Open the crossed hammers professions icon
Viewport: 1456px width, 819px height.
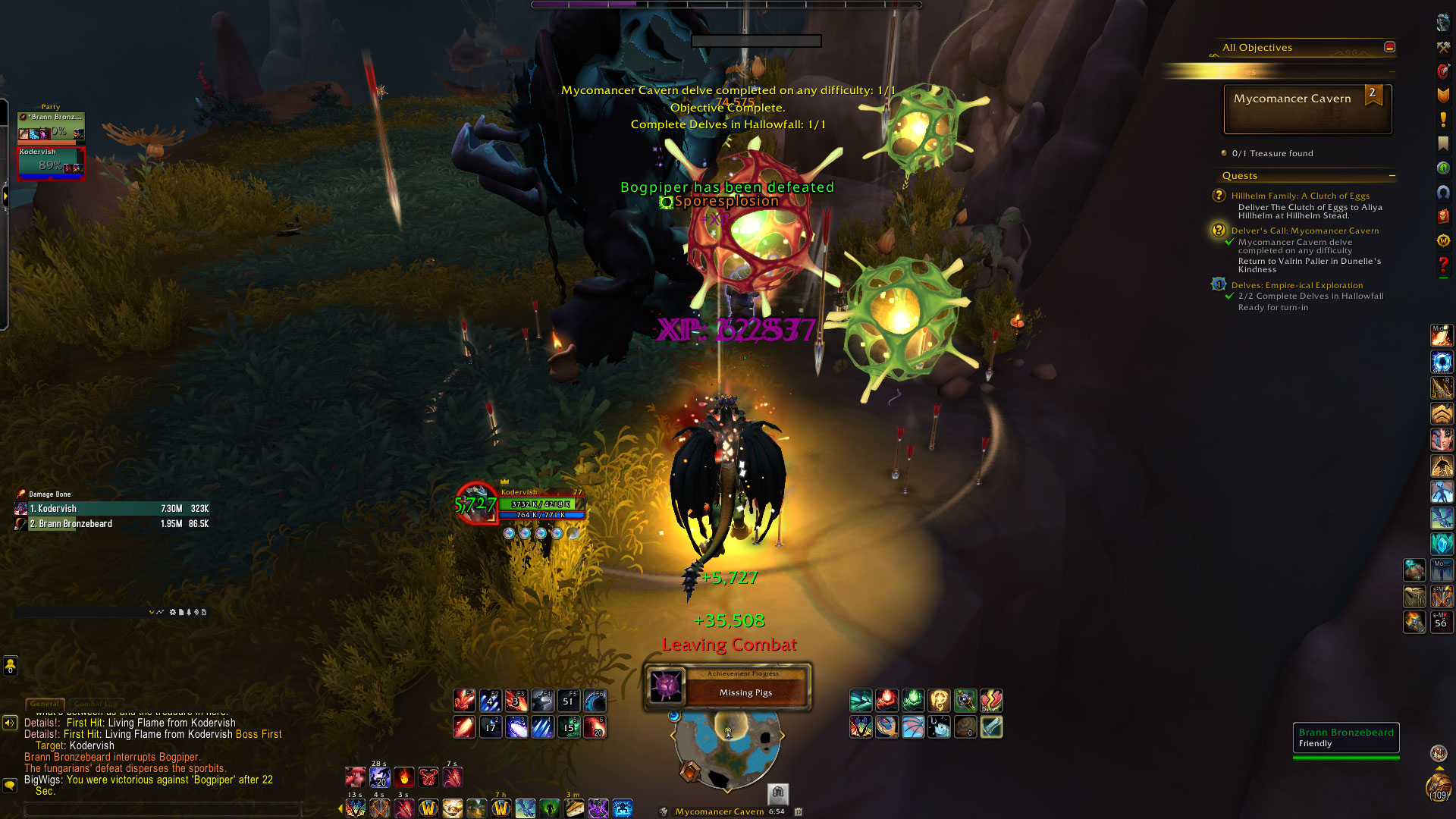tap(1443, 47)
